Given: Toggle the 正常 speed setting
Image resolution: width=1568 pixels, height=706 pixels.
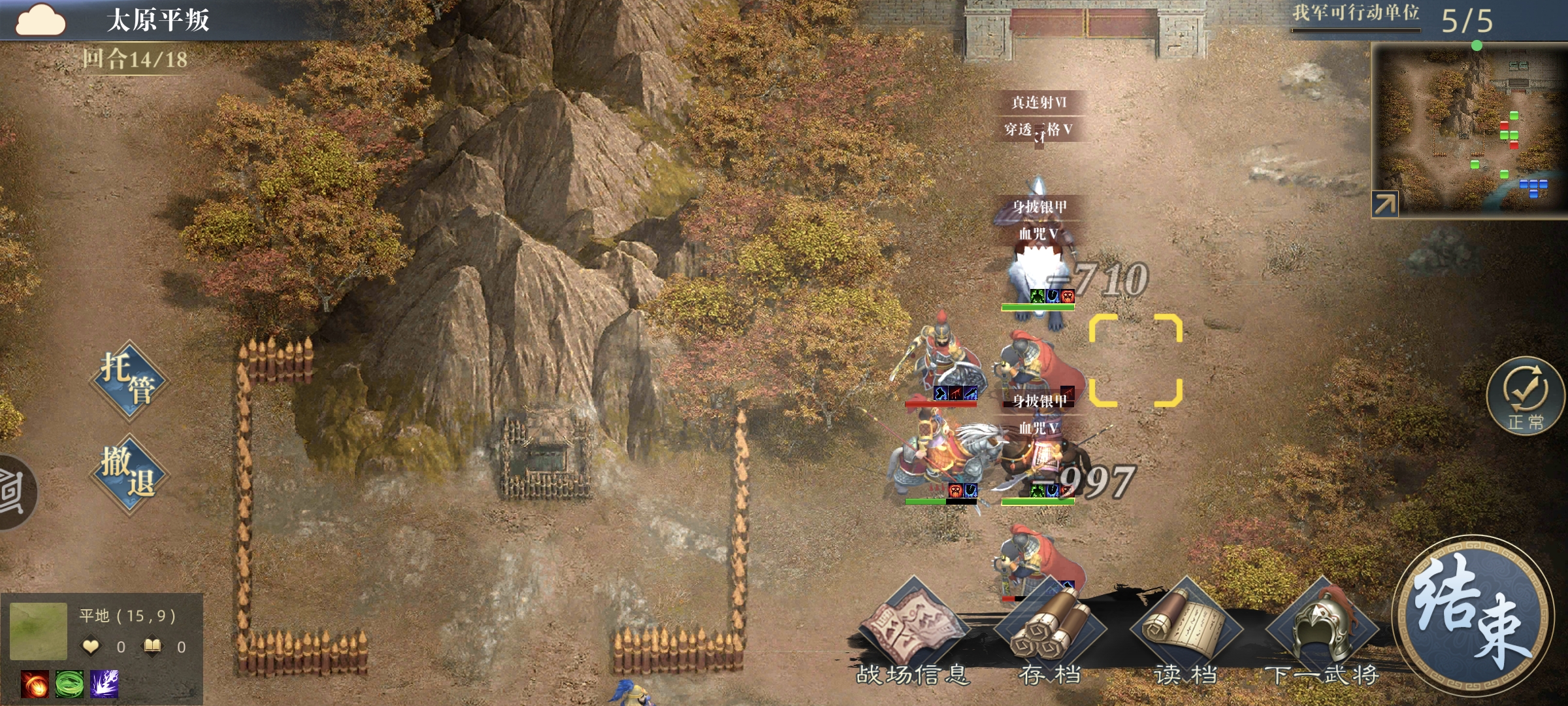Looking at the screenshot, I should (x=1526, y=396).
